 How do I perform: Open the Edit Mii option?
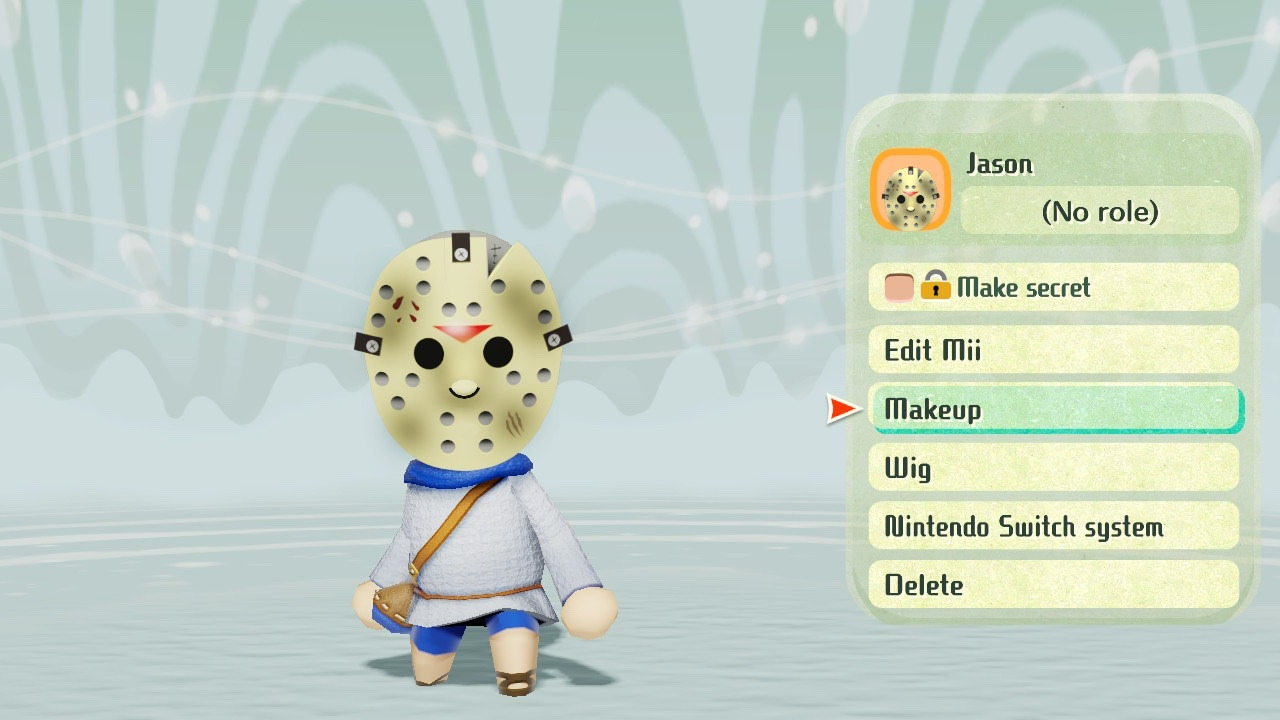tap(1053, 350)
